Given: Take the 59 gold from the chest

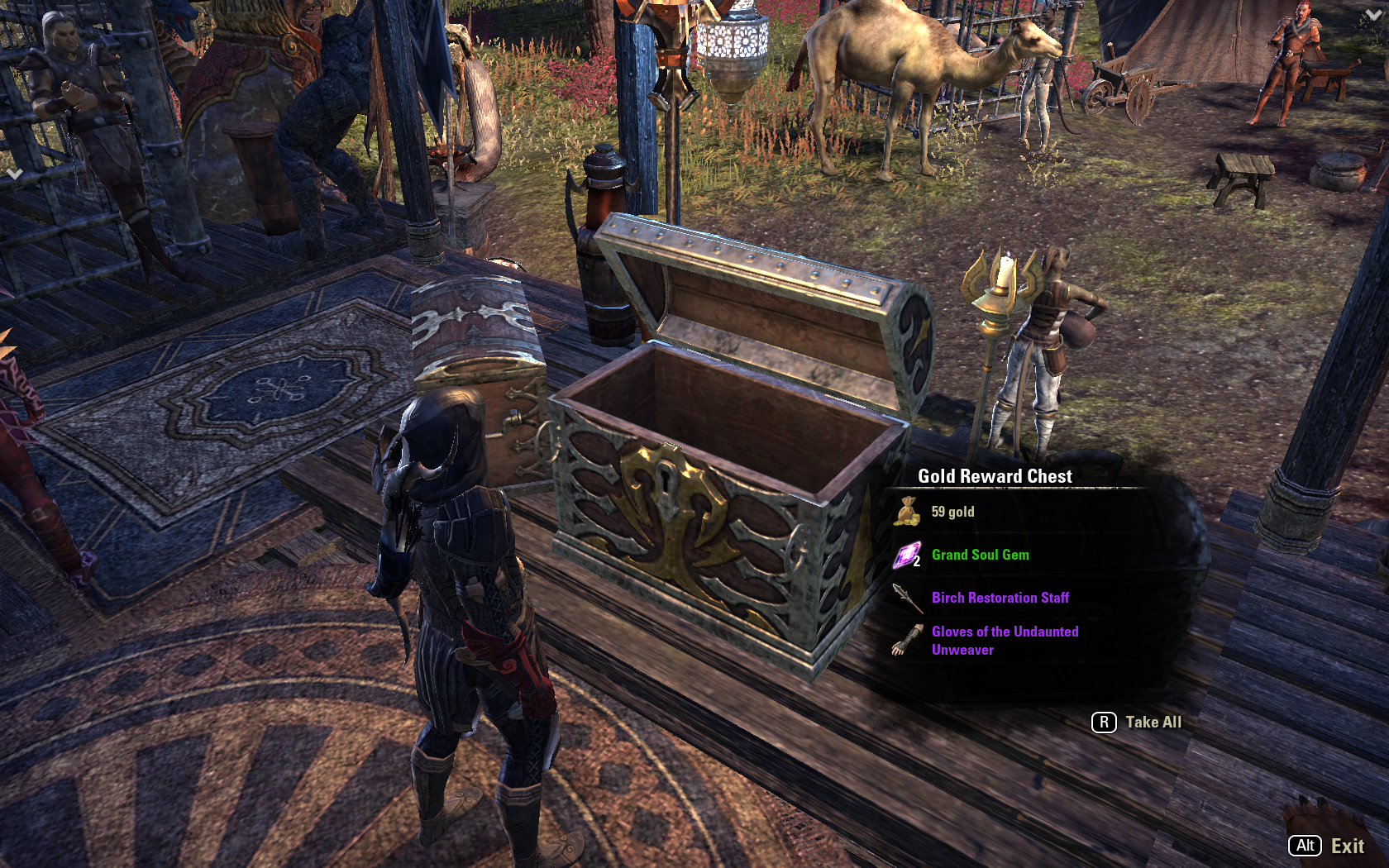Looking at the screenshot, I should click(952, 513).
